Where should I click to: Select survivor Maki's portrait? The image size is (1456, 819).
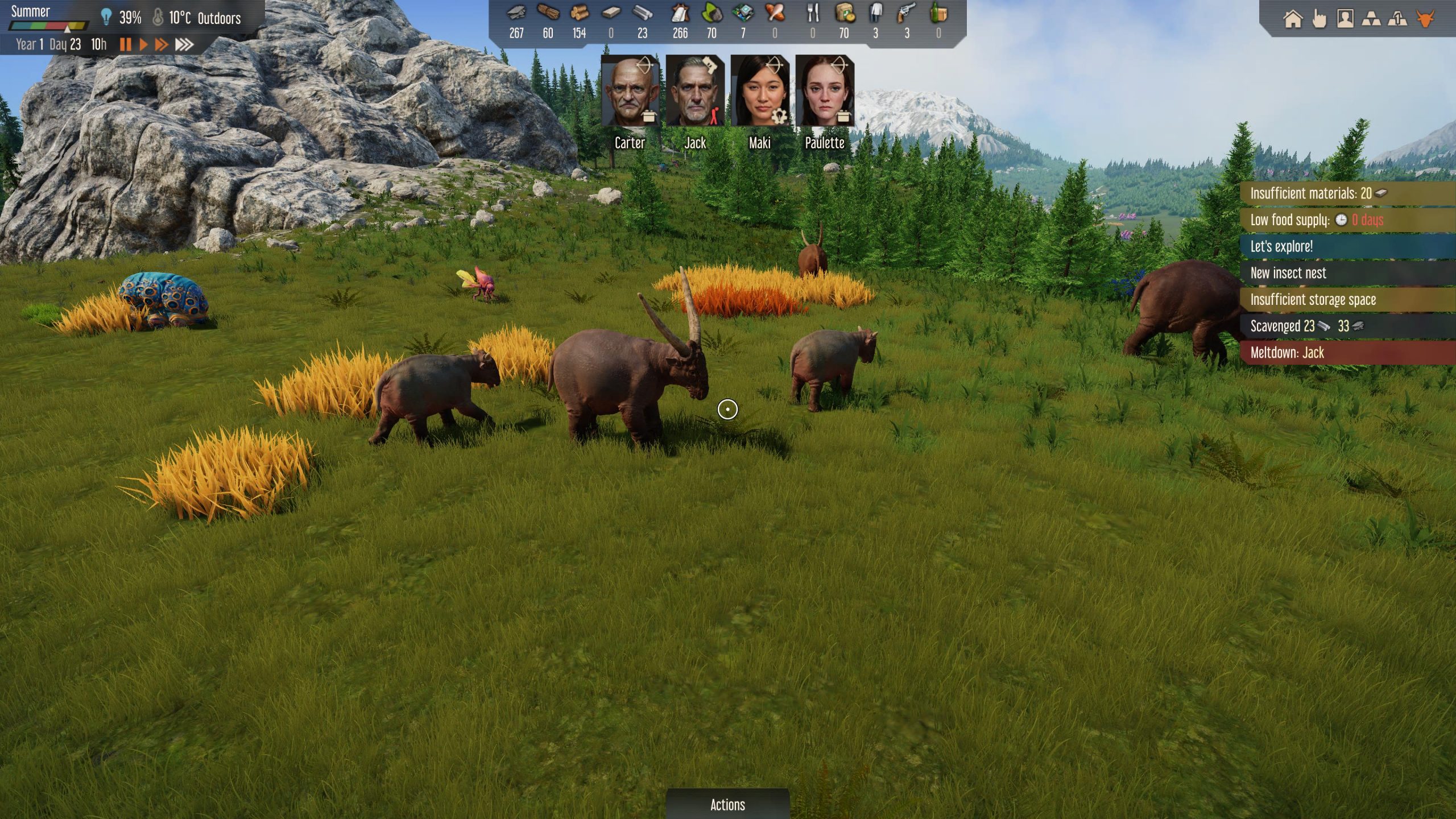click(759, 91)
